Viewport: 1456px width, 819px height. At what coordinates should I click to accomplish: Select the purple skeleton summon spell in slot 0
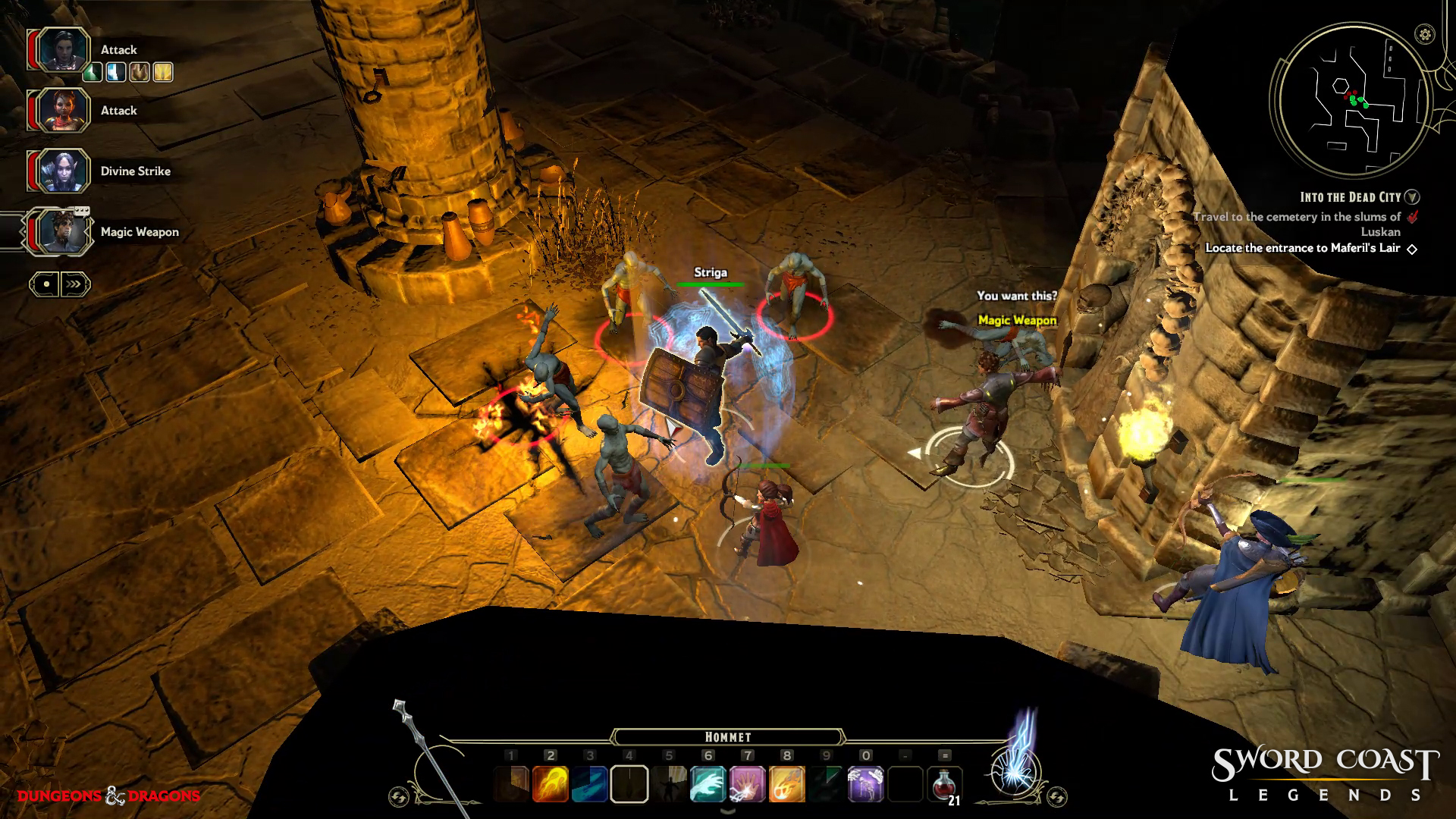tap(864, 783)
